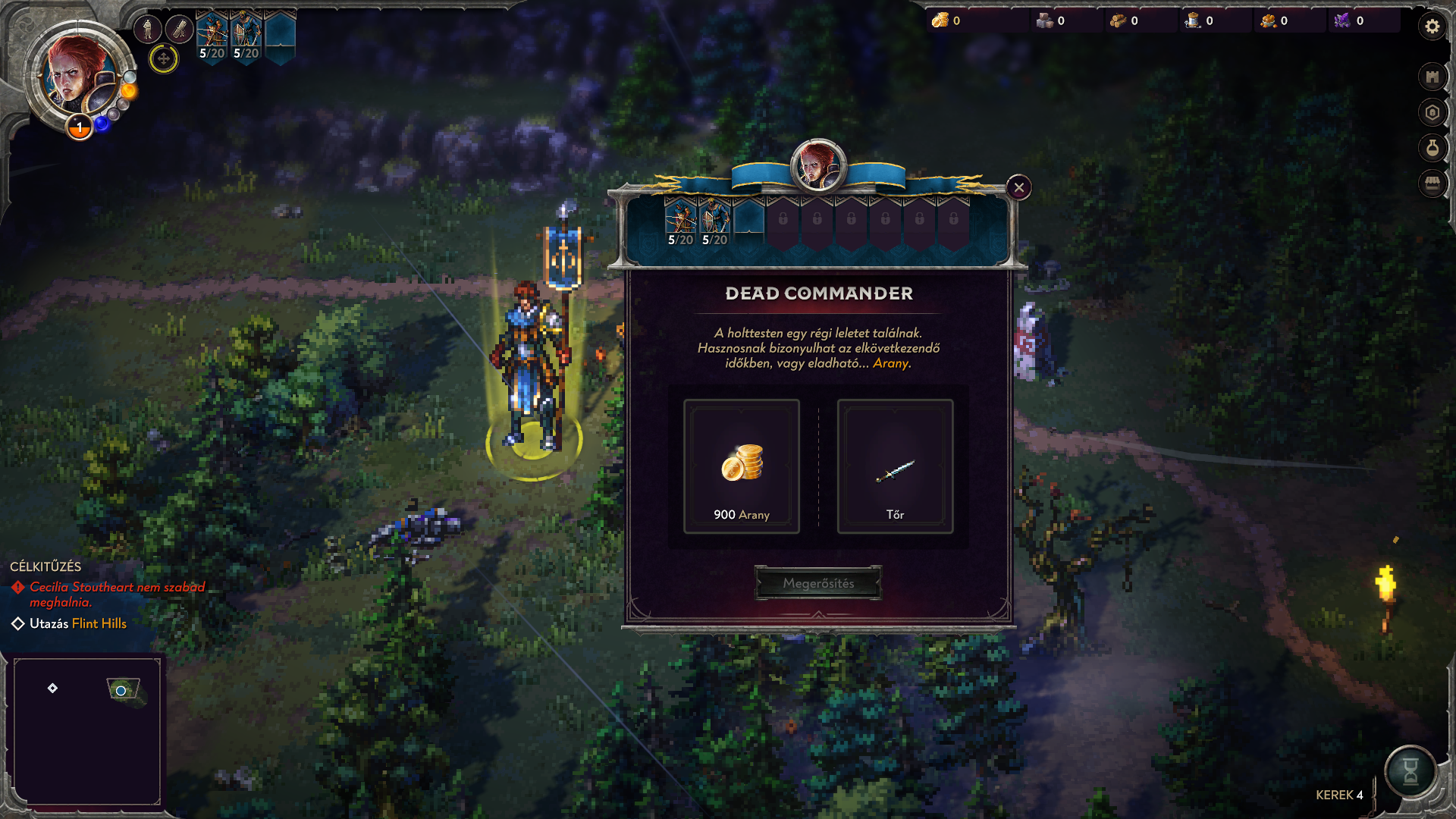Select the archer unit card in top bar
The image size is (1456, 819).
click(212, 36)
